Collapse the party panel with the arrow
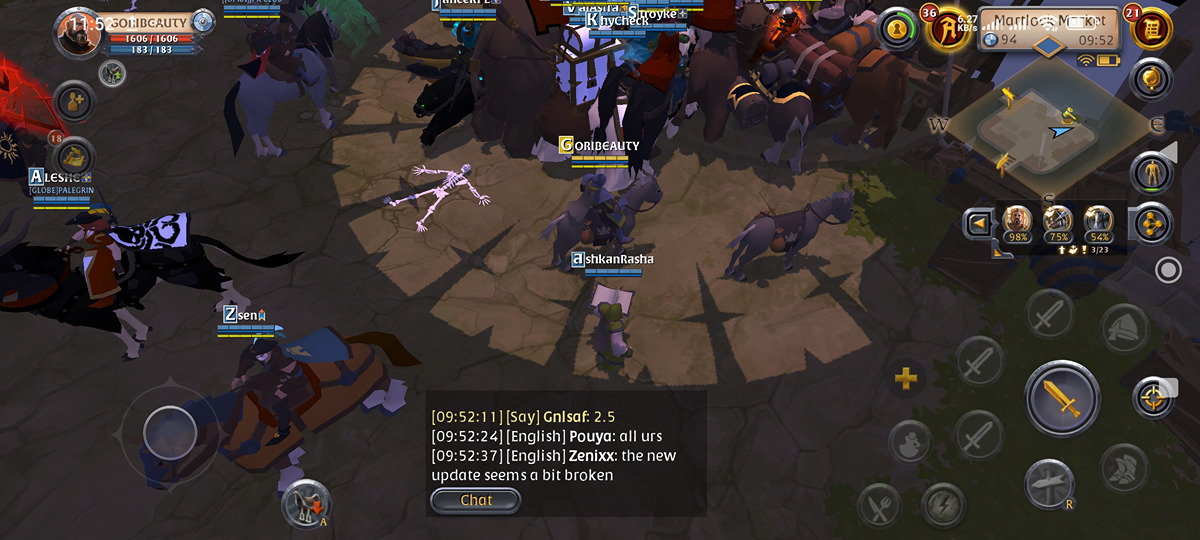 coord(977,223)
